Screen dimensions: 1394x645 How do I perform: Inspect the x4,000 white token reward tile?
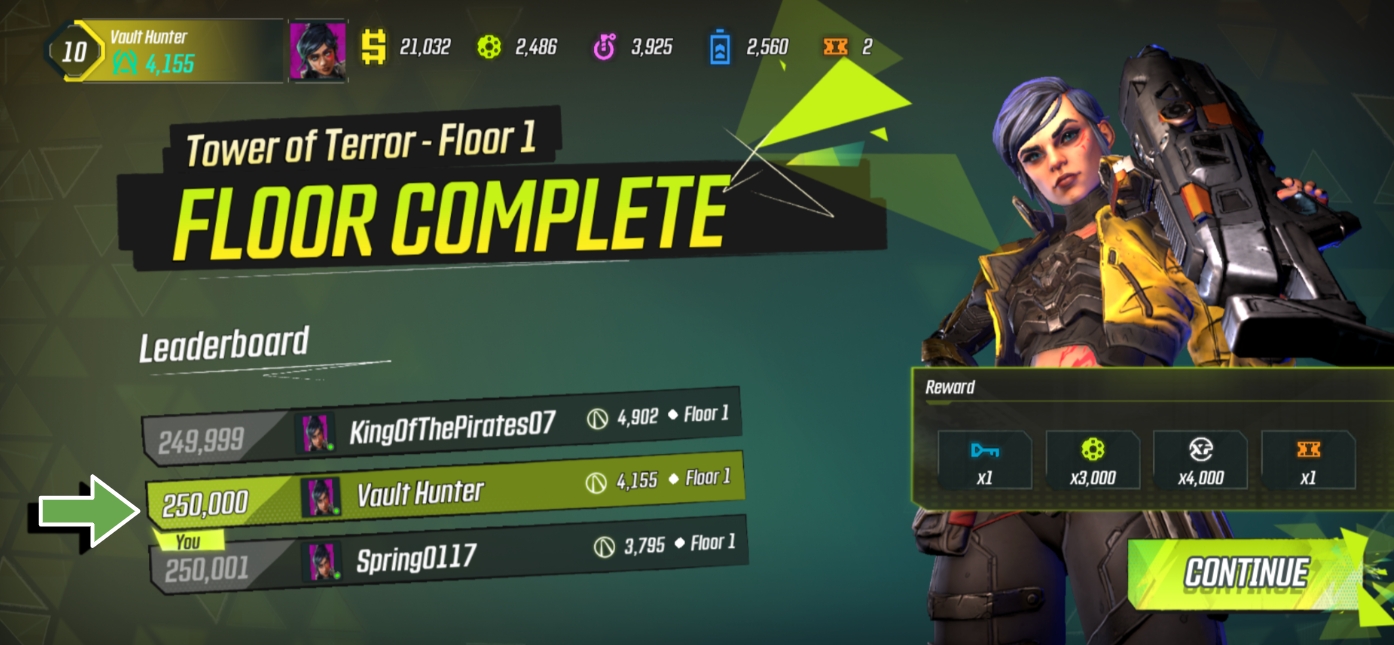coord(1200,461)
